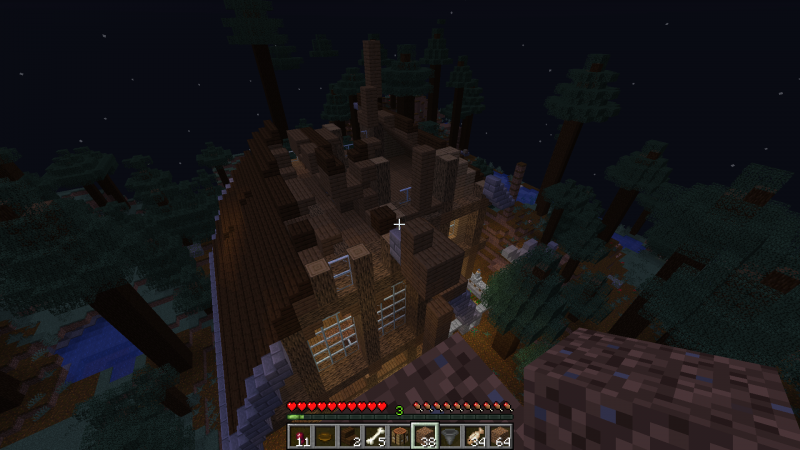This screenshot has width=800, height=450.
Task: Select the wooden bowl hotbar slot
Action: coord(326,436)
